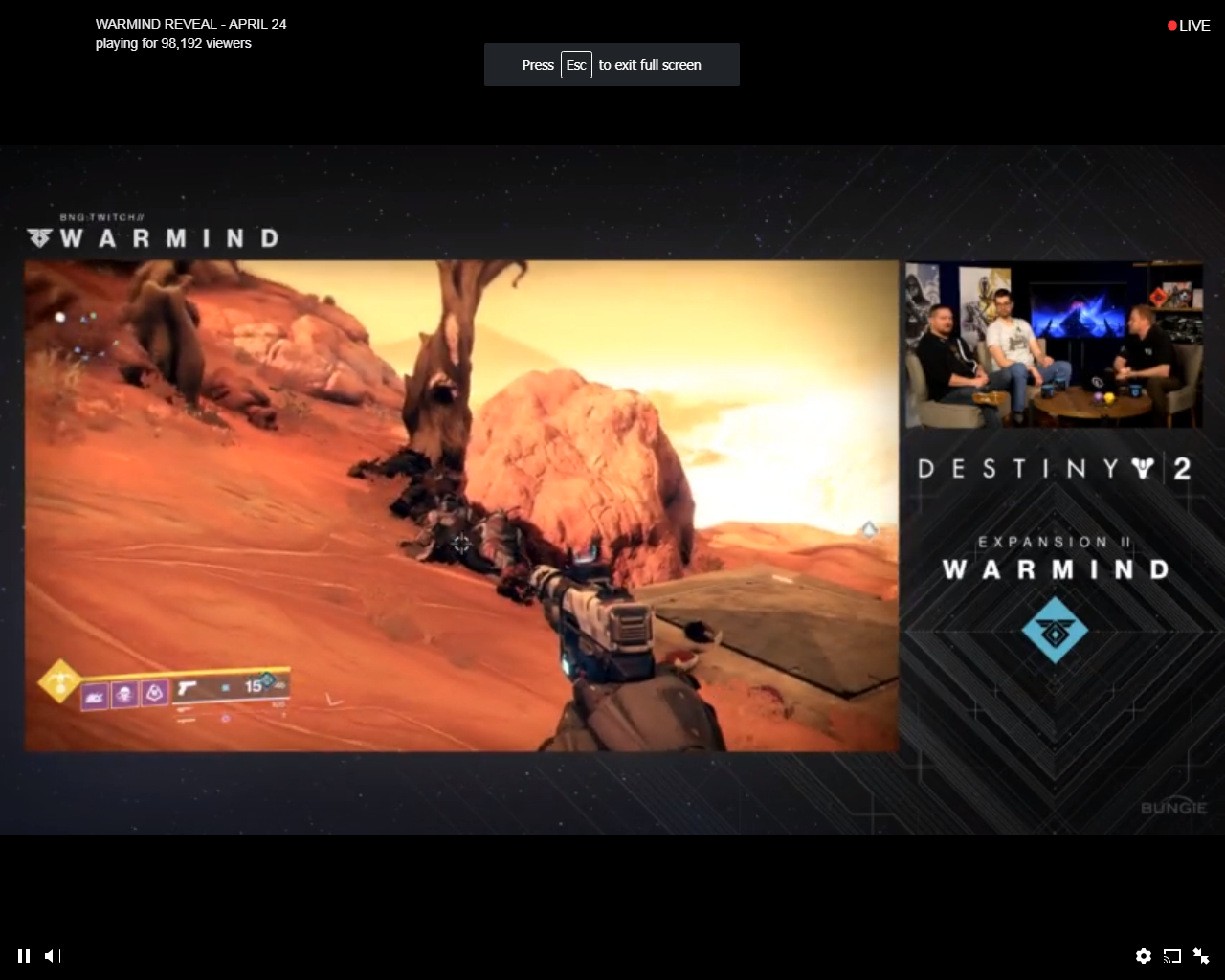This screenshot has width=1225, height=980.
Task: Open the stream titled WARMIND REVEAL - APRIL 24
Action: [190, 24]
